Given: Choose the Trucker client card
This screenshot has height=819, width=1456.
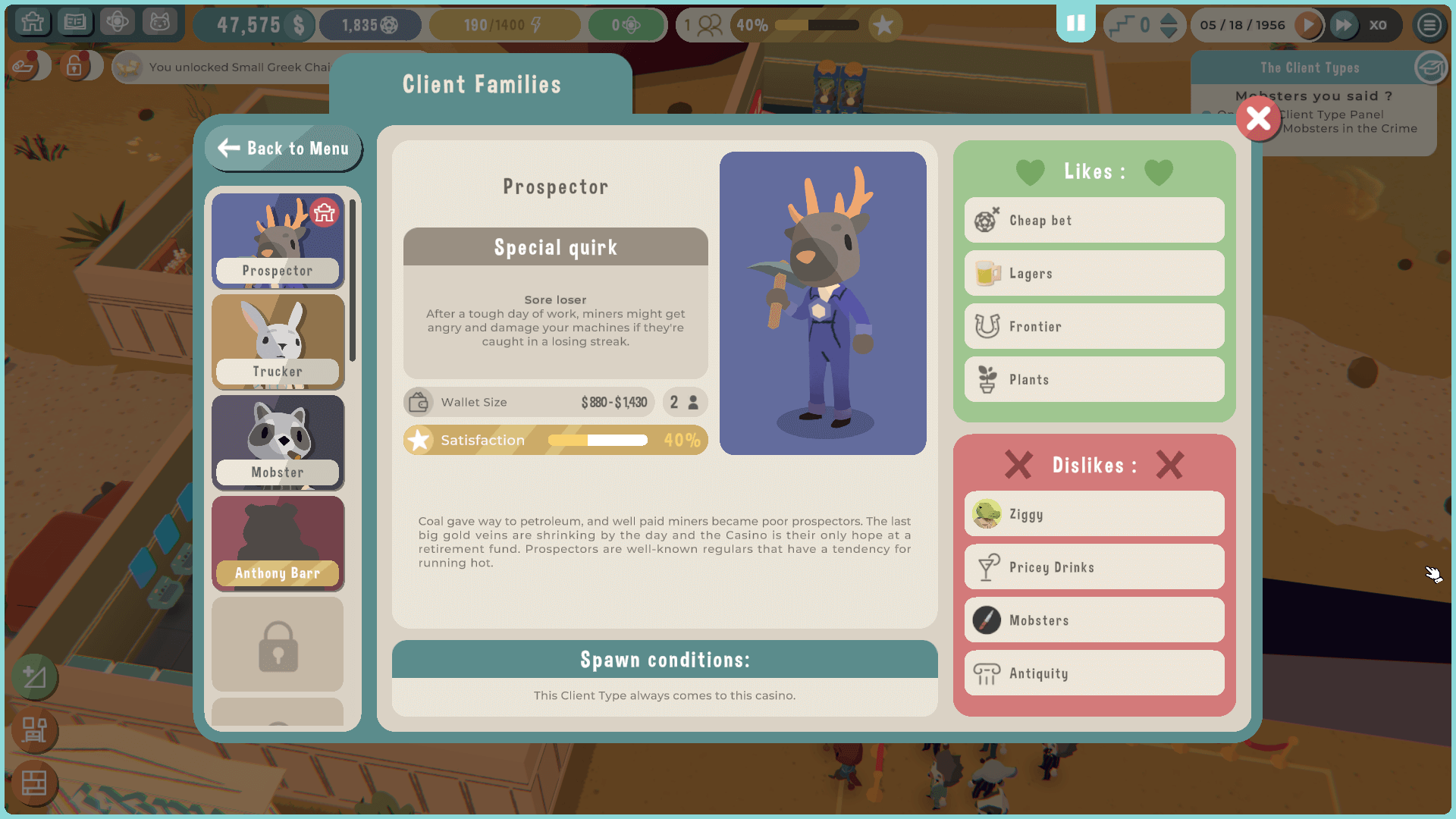Looking at the screenshot, I should 278,342.
